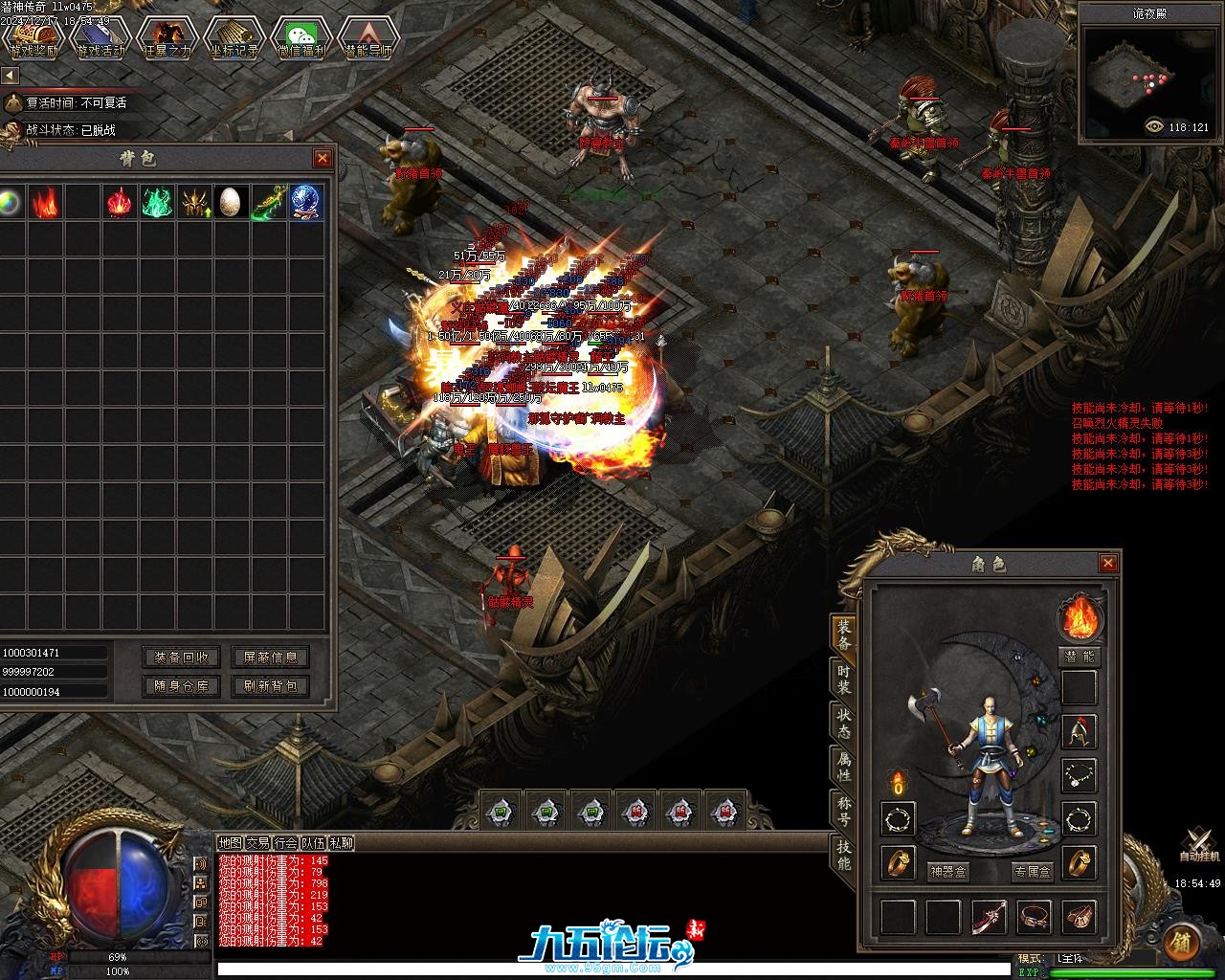
Task: Open the 神器盒 artifact box
Action: (948, 872)
